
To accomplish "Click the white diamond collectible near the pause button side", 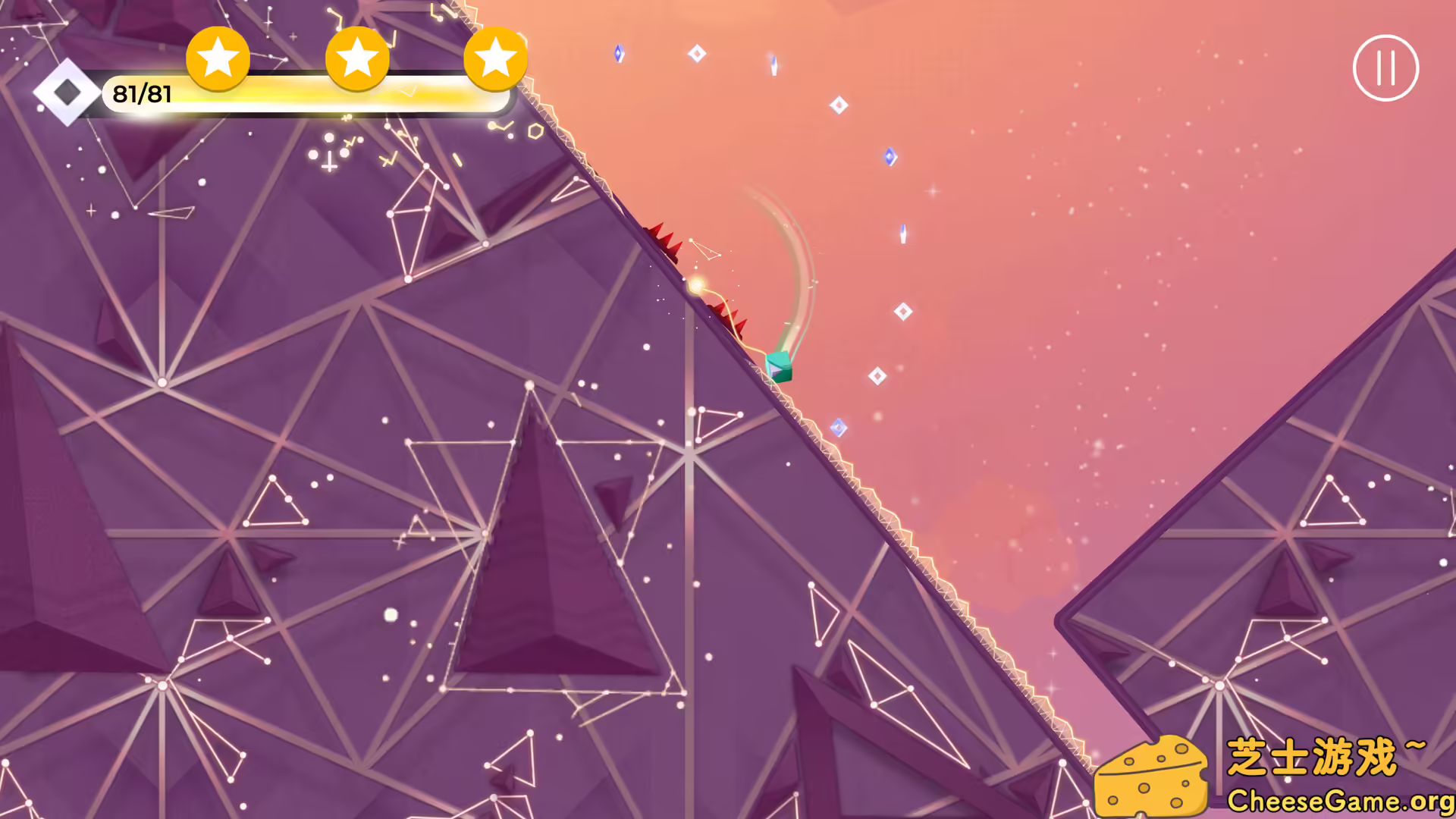I will (902, 309).
